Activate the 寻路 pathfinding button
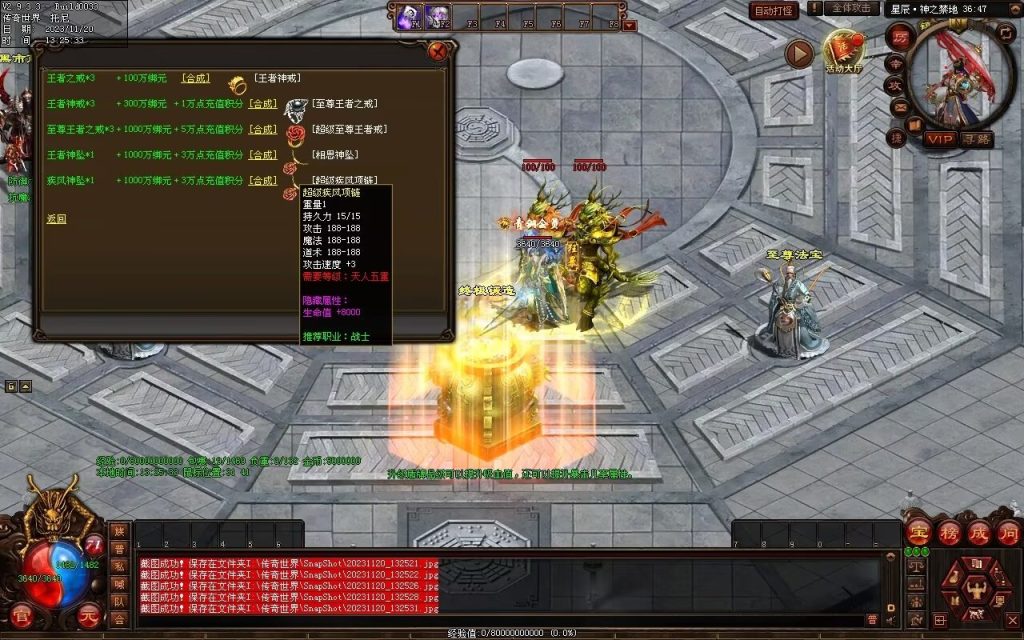The height and width of the screenshot is (640, 1024). tap(977, 139)
